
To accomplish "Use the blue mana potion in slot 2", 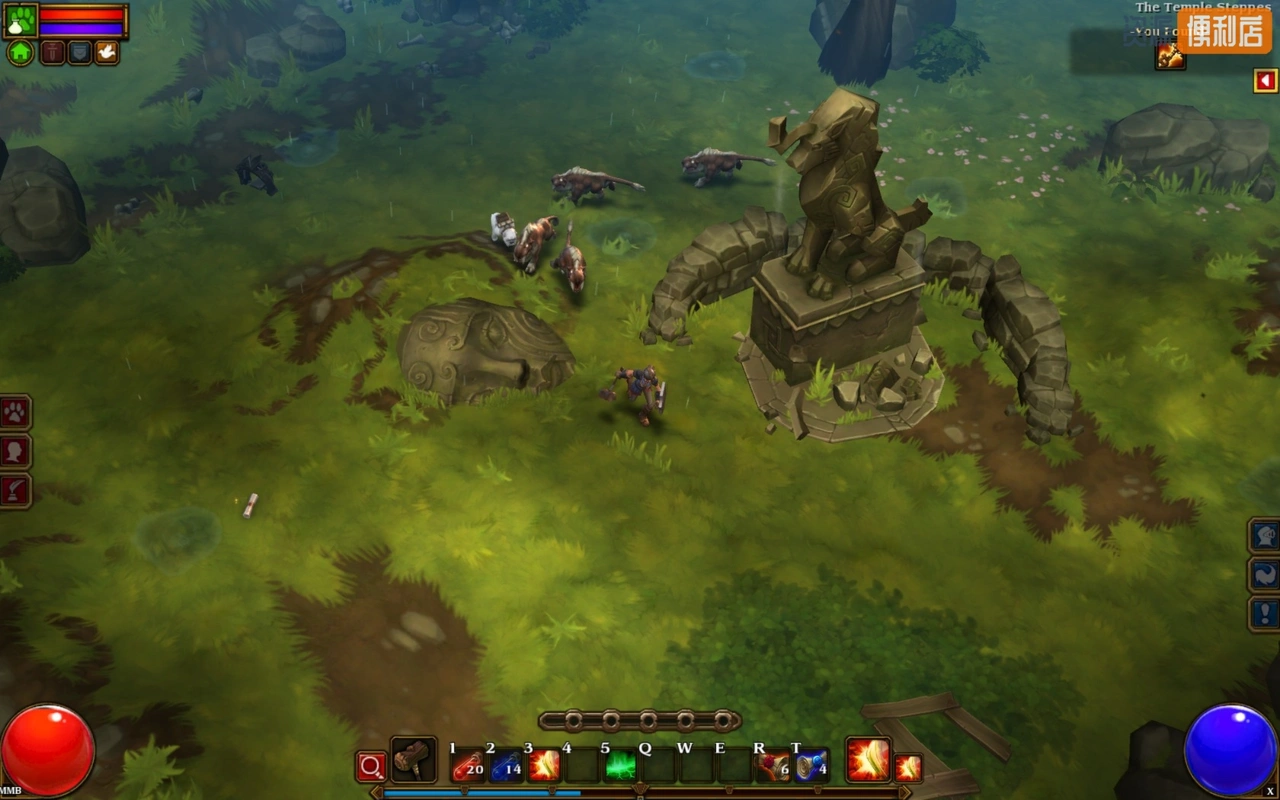I will (x=506, y=766).
